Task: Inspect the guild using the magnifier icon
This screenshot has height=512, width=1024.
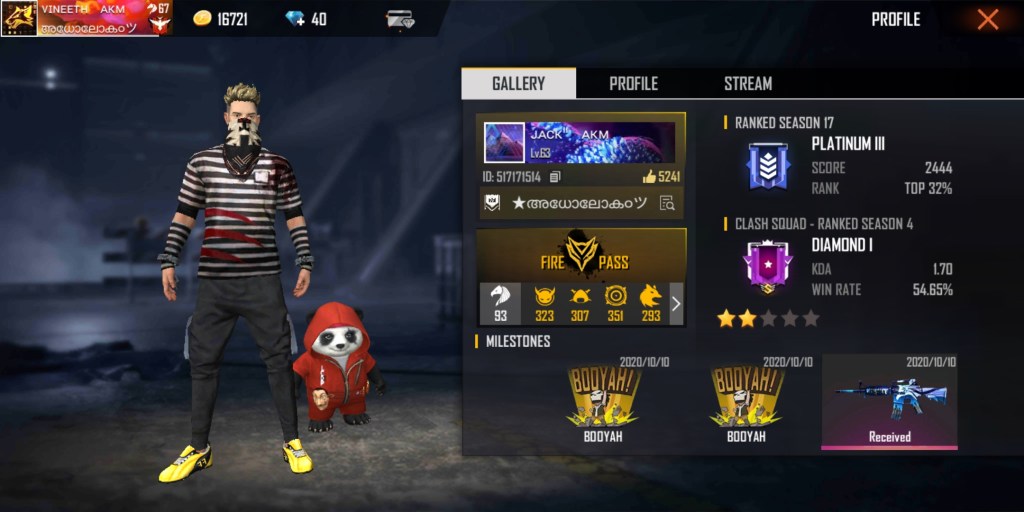Action: [x=667, y=203]
